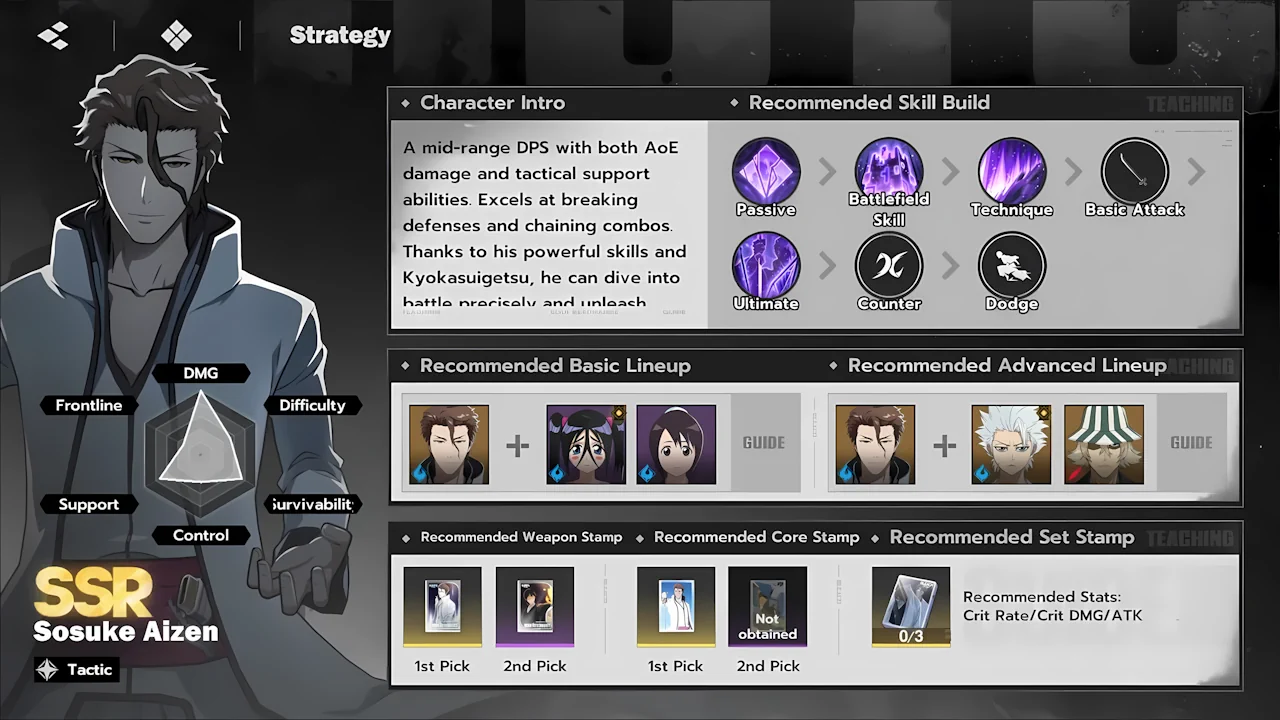The height and width of the screenshot is (720, 1280).
Task: Switch to the Strategy tab
Action: pos(339,35)
